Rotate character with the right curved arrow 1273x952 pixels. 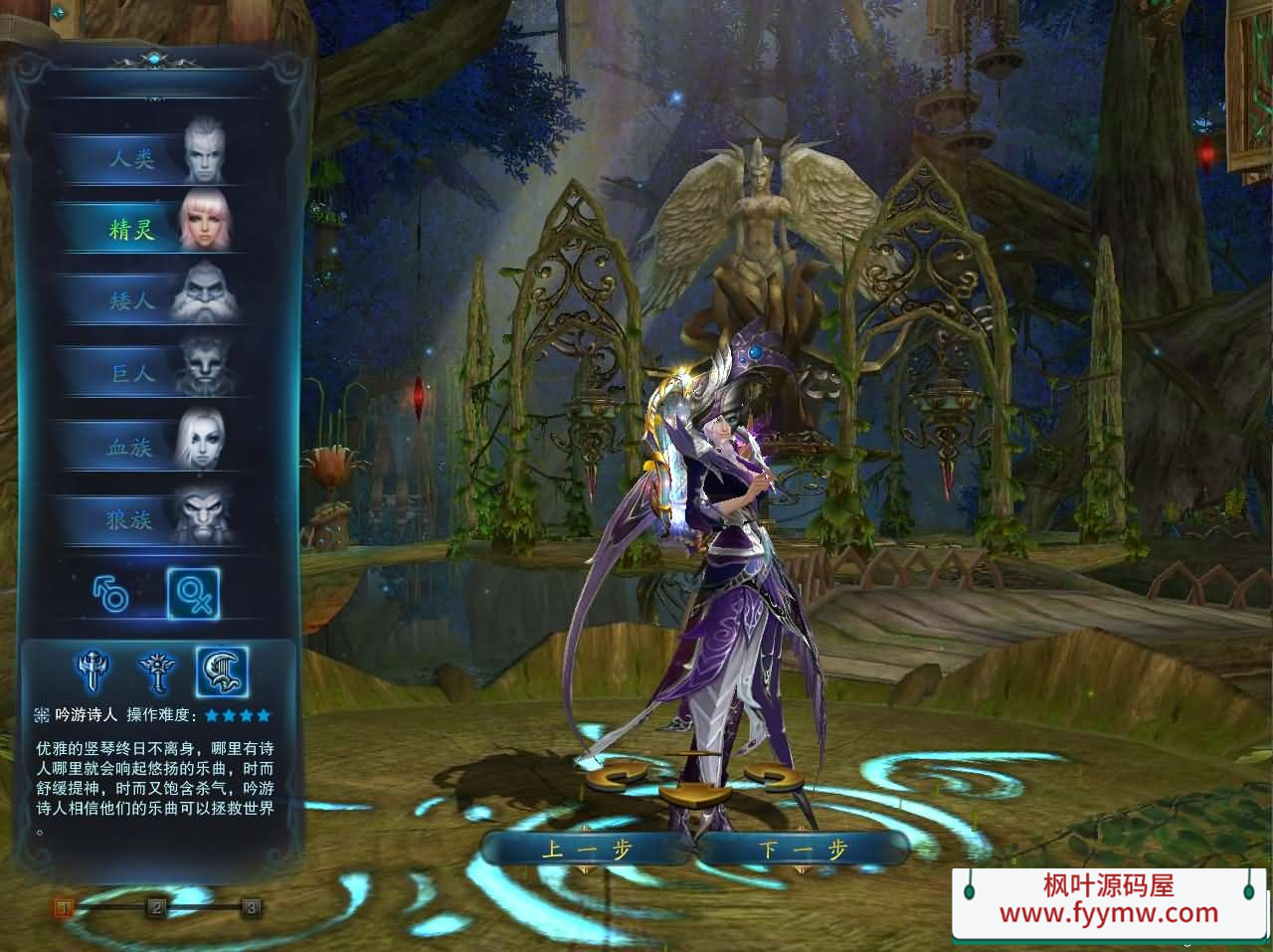pos(771,778)
